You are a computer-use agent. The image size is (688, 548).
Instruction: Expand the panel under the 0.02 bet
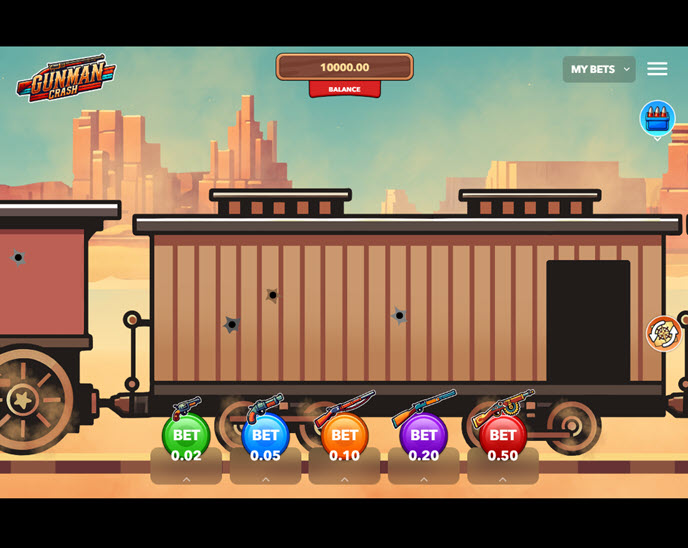[186, 480]
